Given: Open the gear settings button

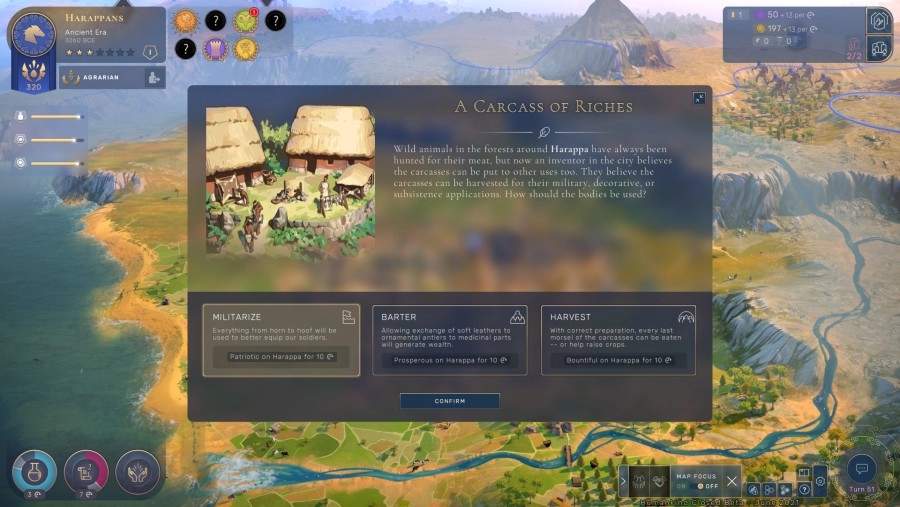Looking at the screenshot, I should coord(819,481).
